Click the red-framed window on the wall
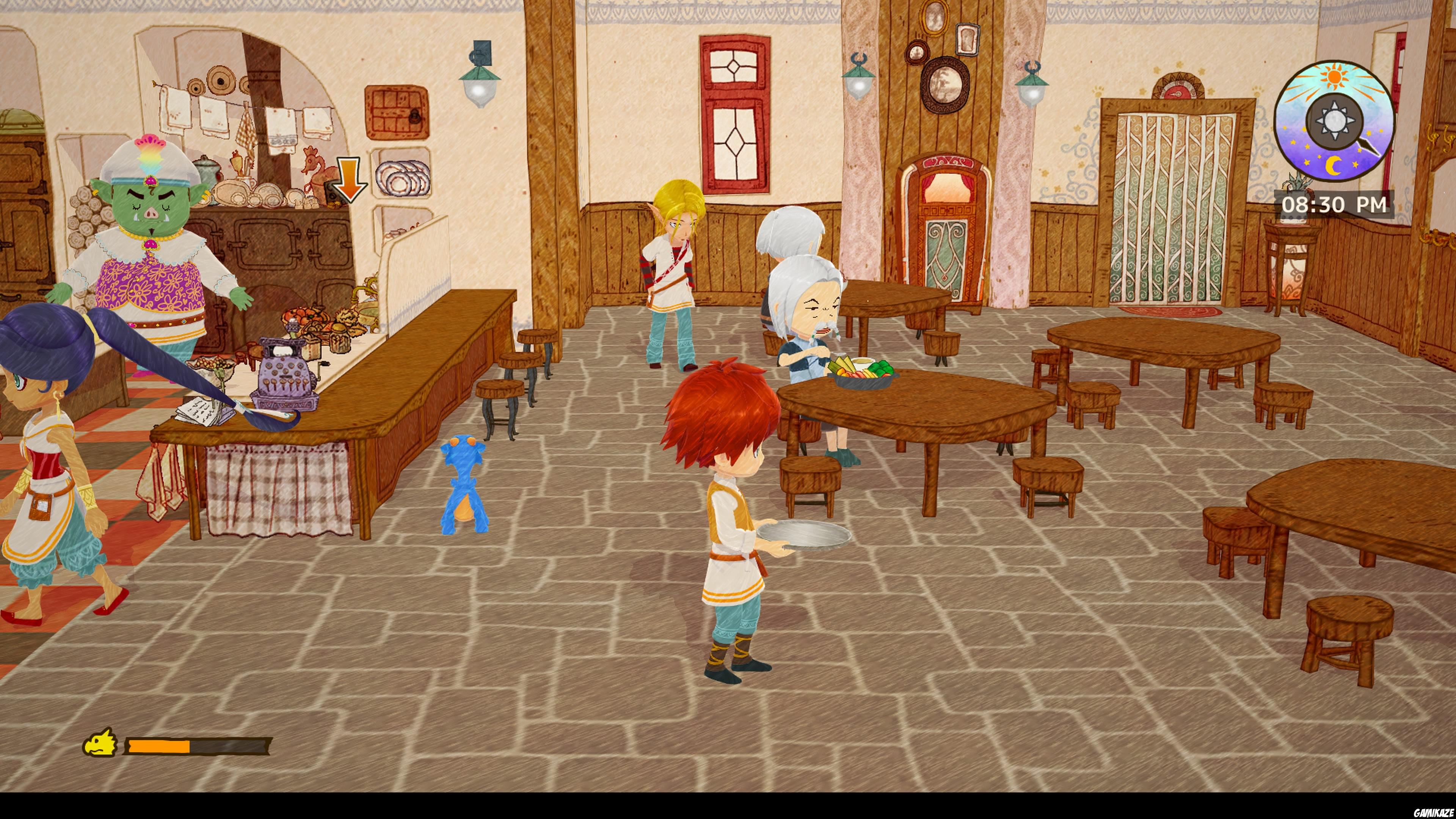The width and height of the screenshot is (1456, 819). coord(735,113)
